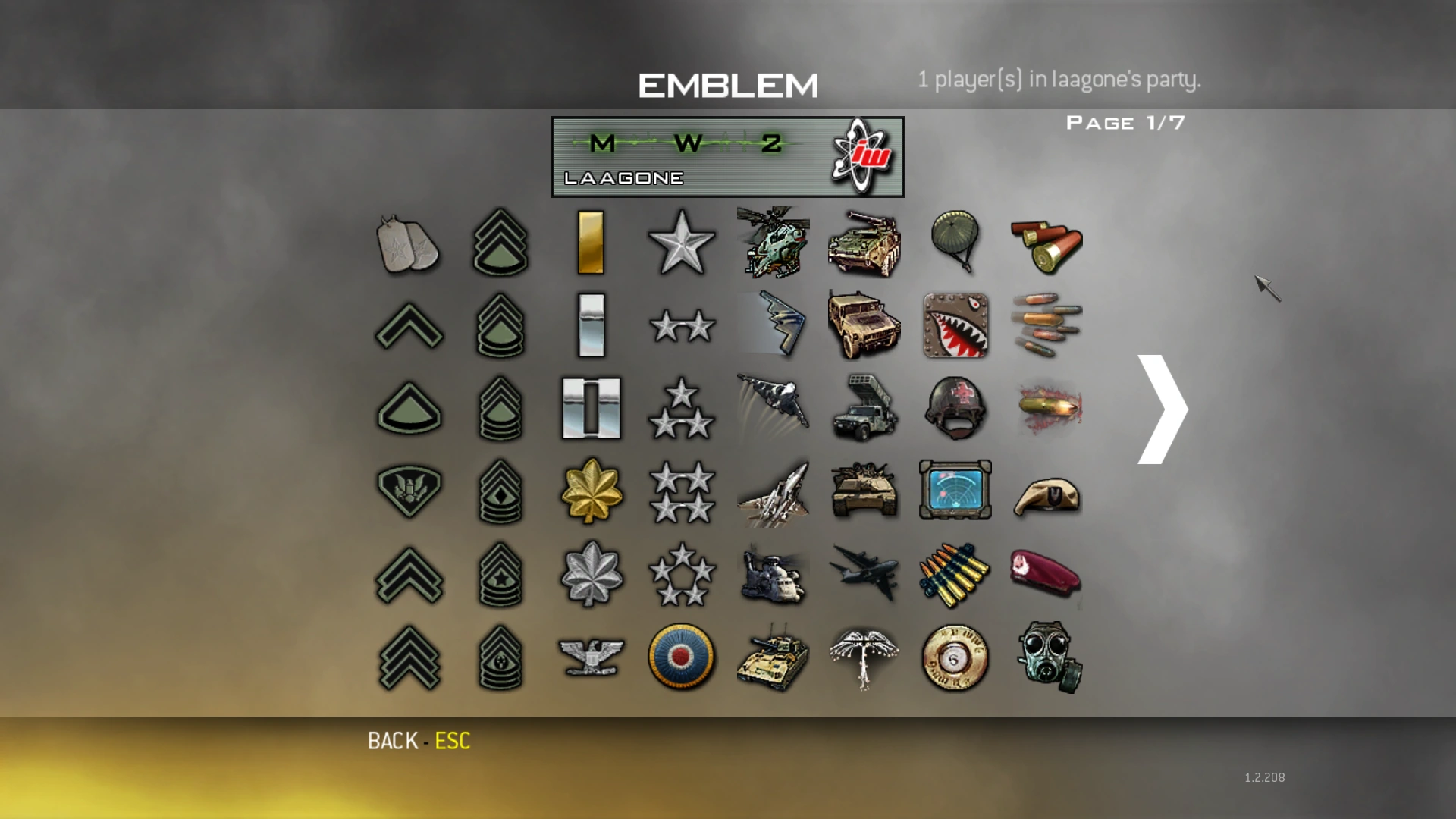Pick the radar screen emblem
Viewport: 1456px width, 819px height.
pyautogui.click(x=955, y=490)
